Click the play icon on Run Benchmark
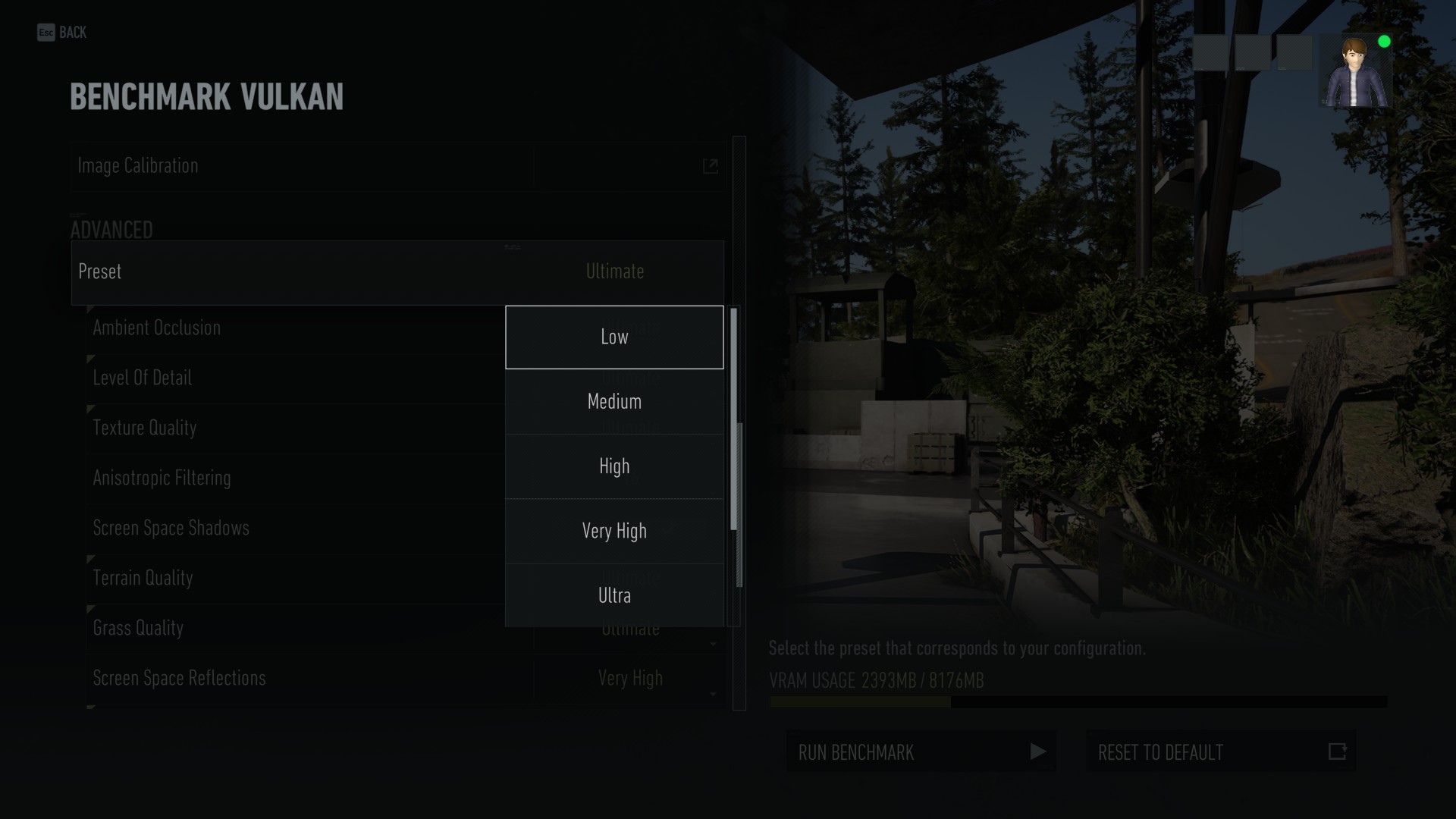 tap(1036, 752)
